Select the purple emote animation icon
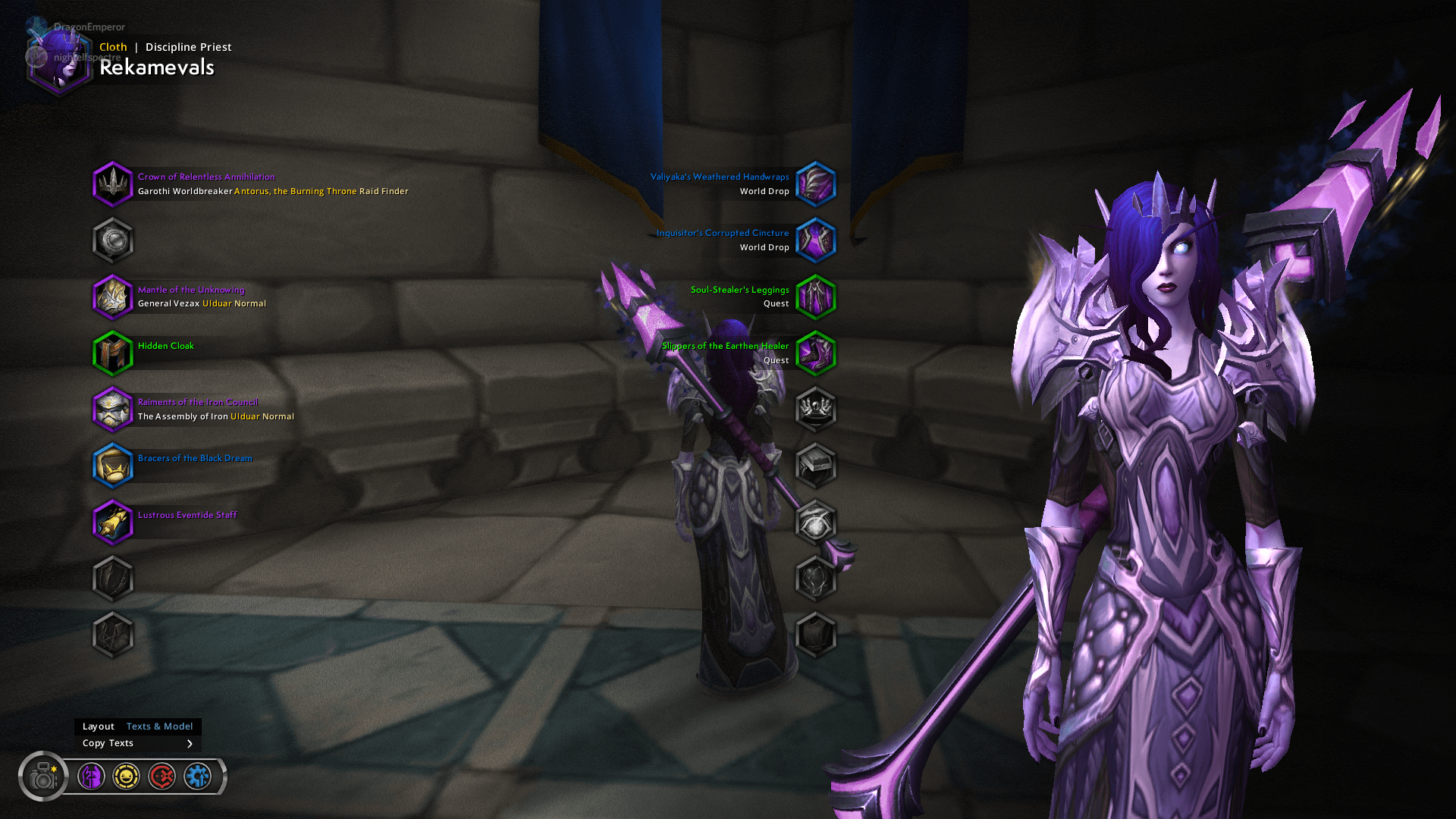The height and width of the screenshot is (819, 1456). [x=91, y=776]
